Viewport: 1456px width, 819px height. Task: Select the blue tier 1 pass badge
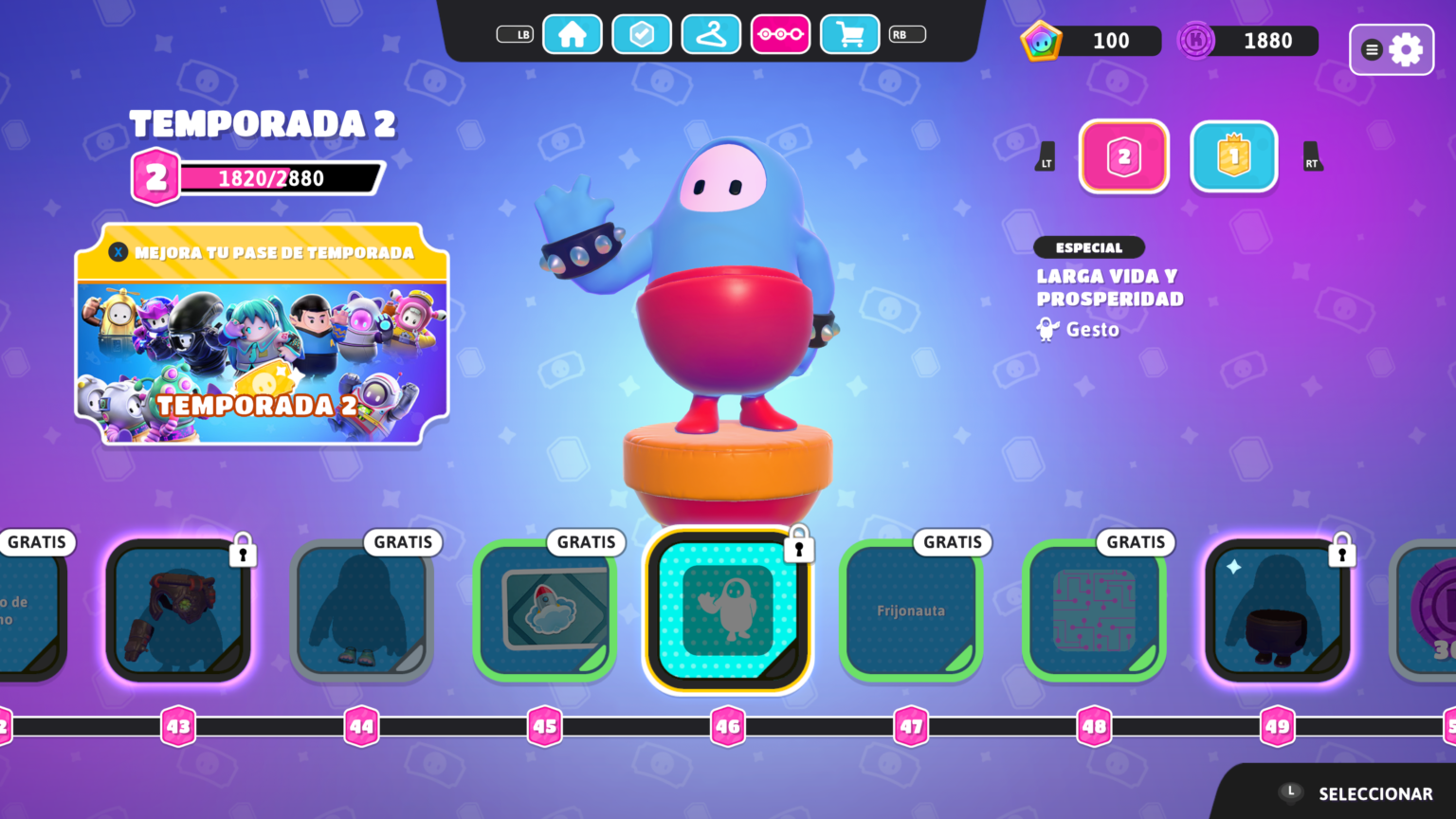(x=1232, y=156)
